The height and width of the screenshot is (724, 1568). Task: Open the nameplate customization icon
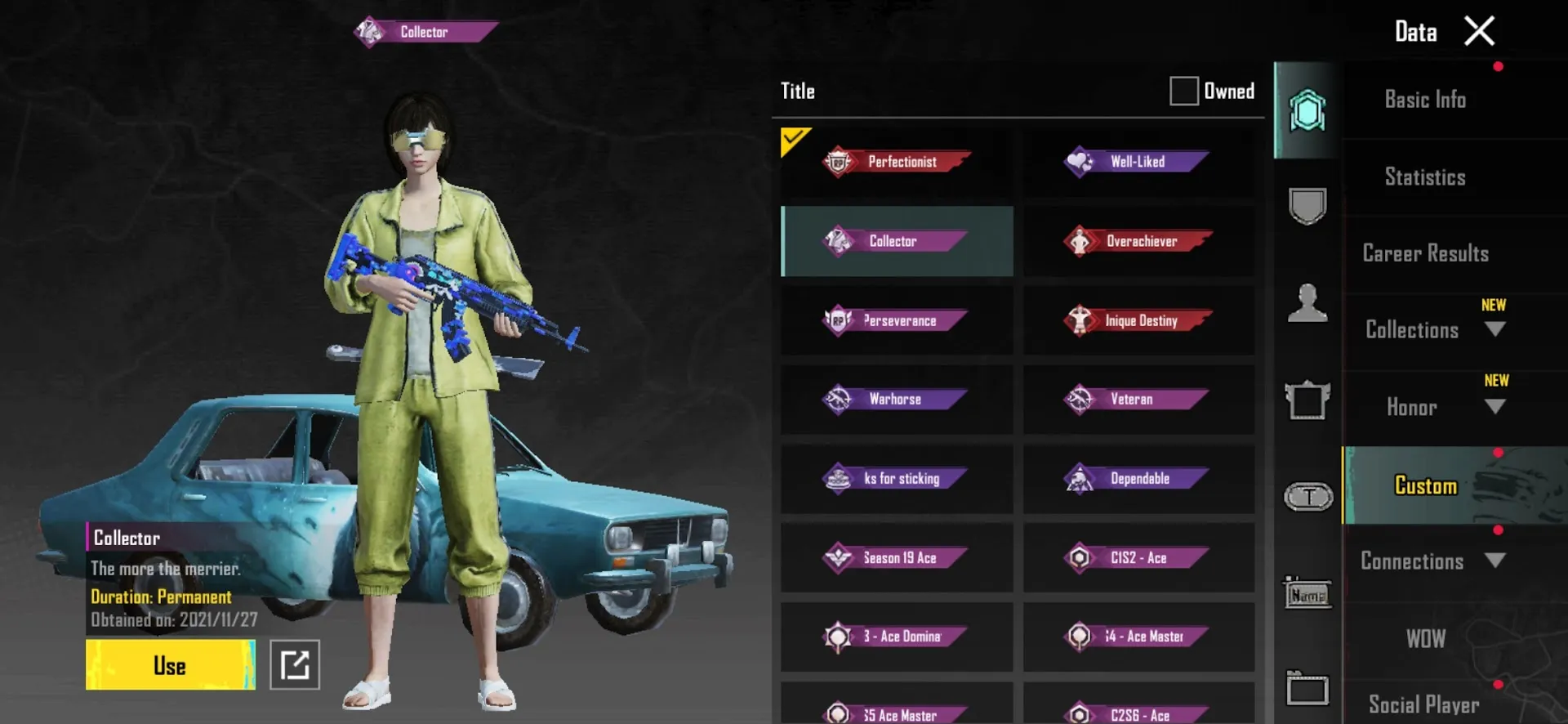(x=1307, y=594)
